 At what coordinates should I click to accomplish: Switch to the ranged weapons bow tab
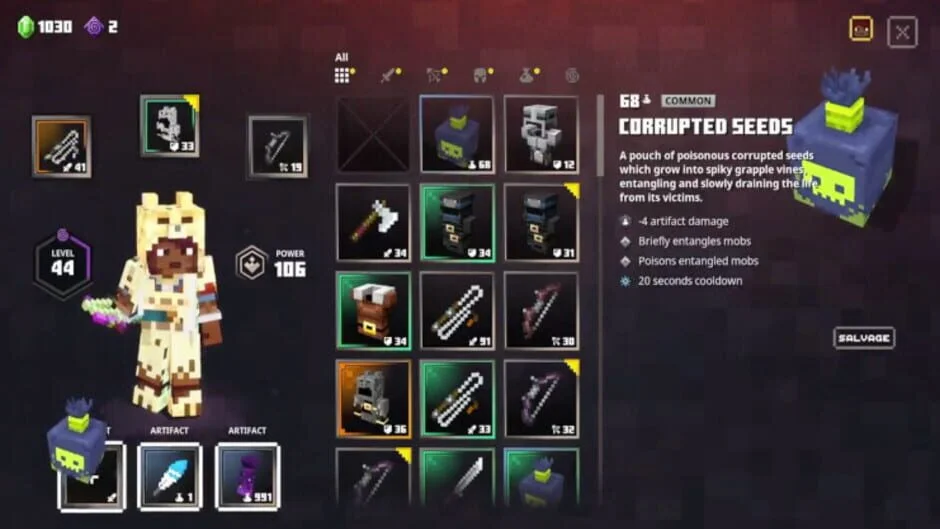(x=435, y=75)
